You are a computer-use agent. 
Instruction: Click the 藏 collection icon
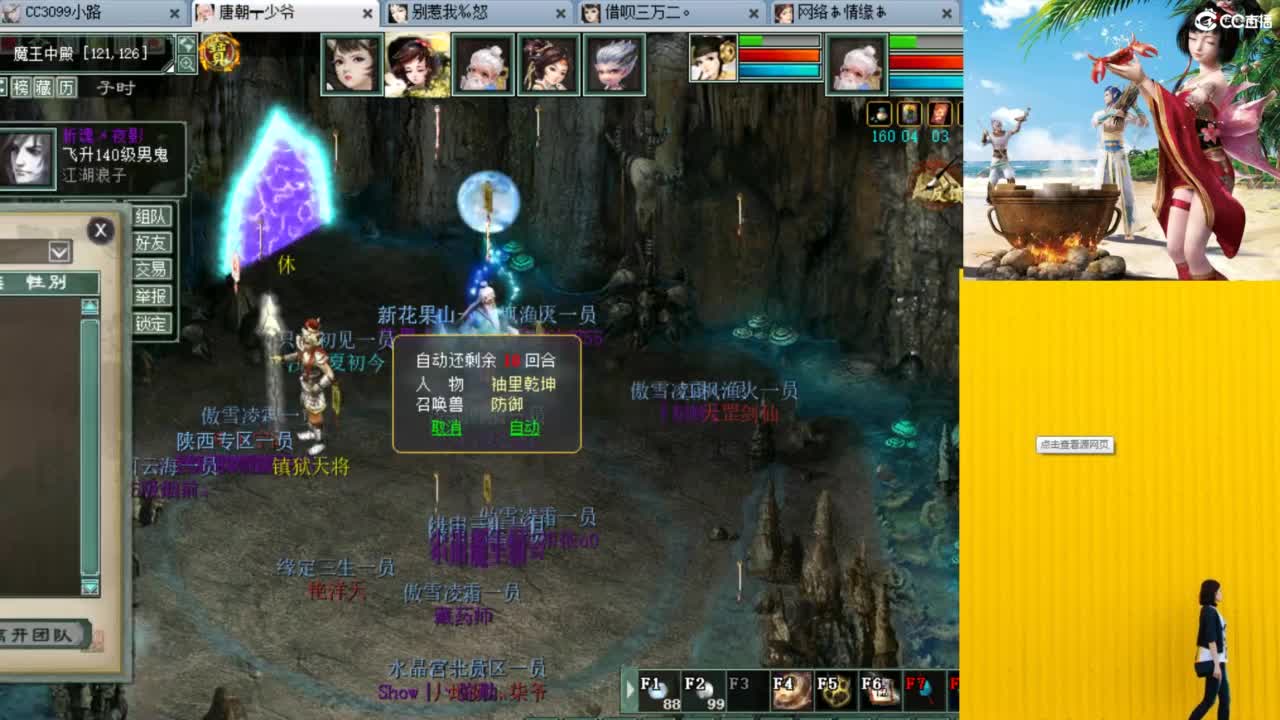click(42, 87)
